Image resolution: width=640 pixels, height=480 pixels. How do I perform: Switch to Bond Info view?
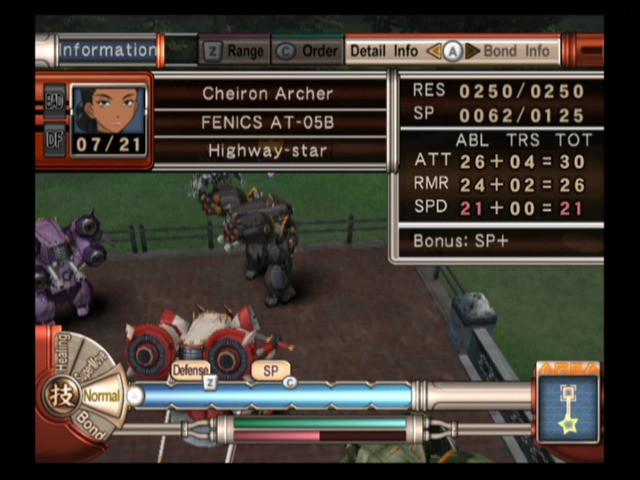516,51
